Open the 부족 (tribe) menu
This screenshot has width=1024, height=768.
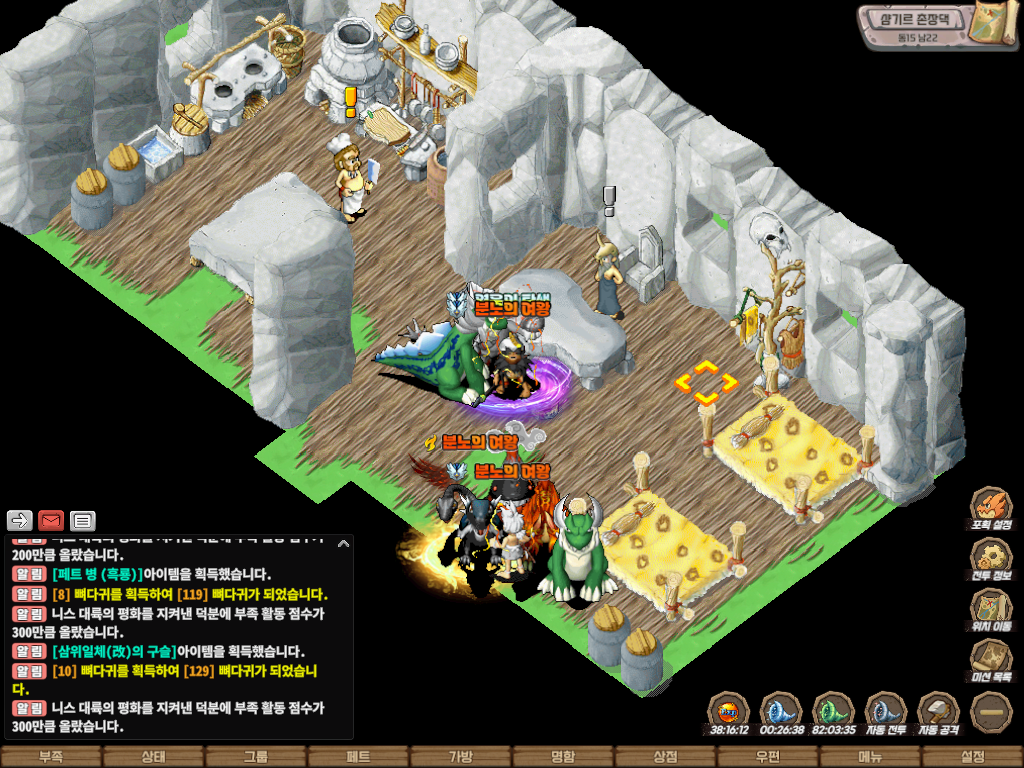[51, 757]
